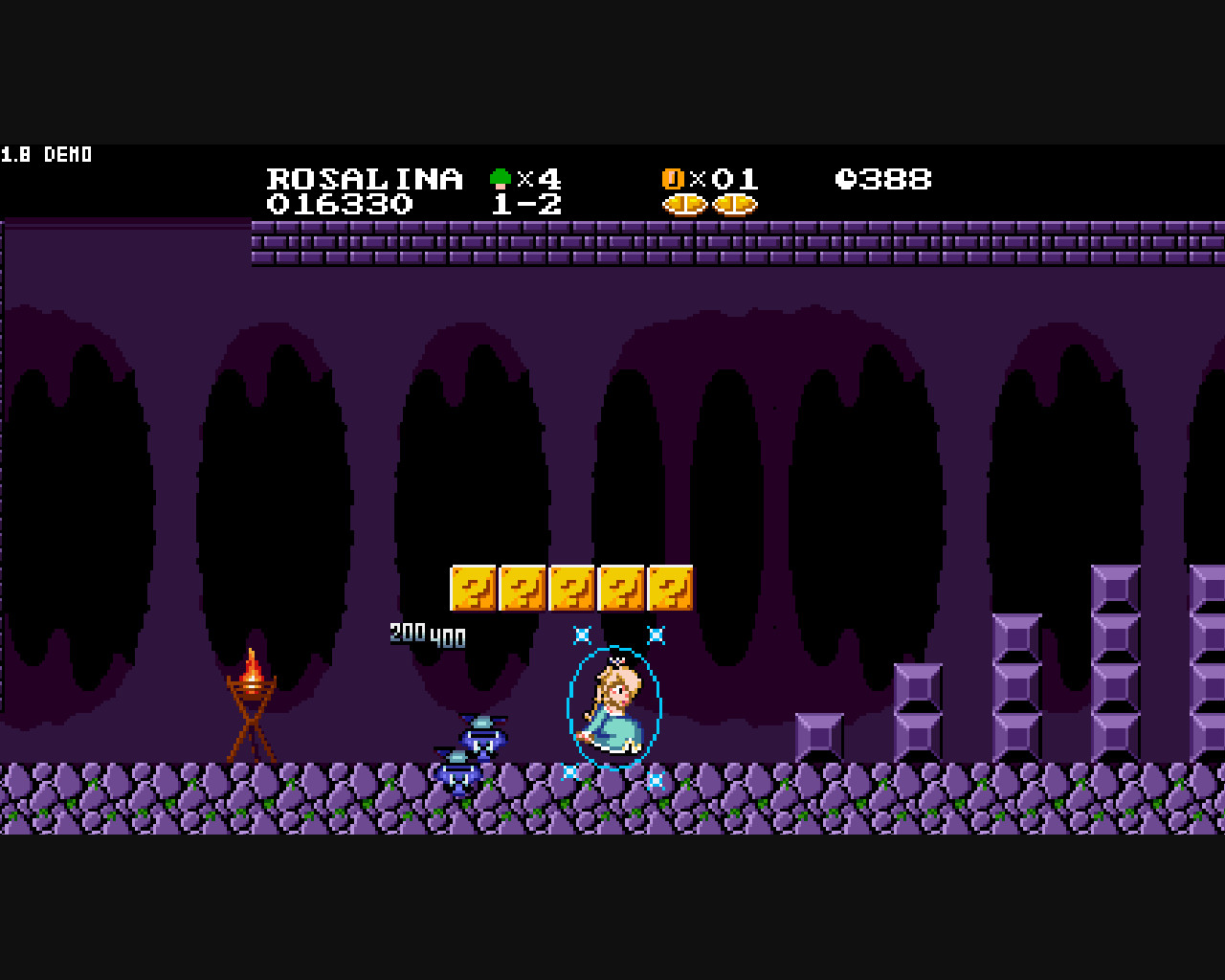Screen dimensions: 1225x980
Task: Click the score 016330
Action: point(339,204)
